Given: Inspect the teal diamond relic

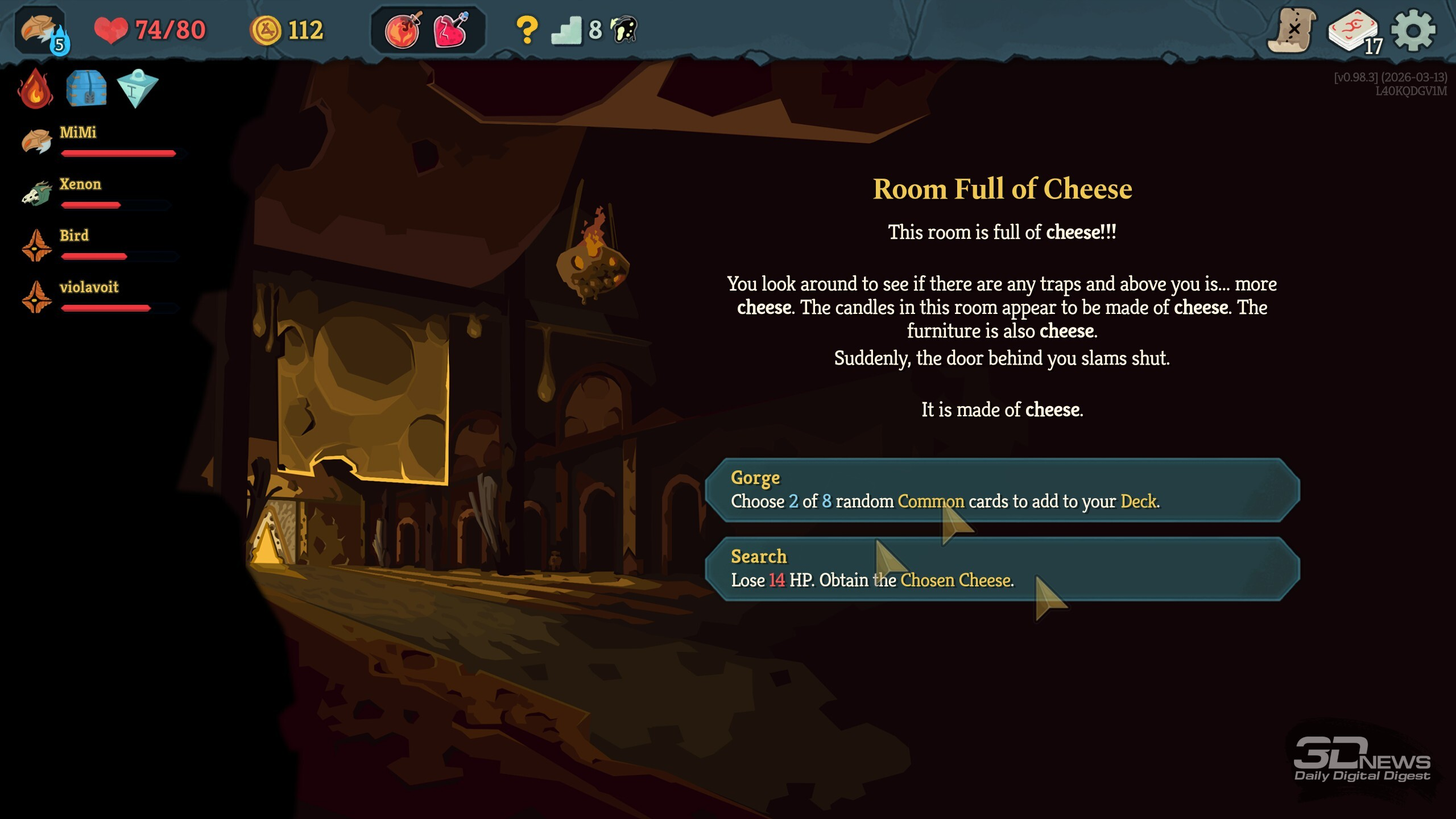Looking at the screenshot, I should click(x=137, y=89).
